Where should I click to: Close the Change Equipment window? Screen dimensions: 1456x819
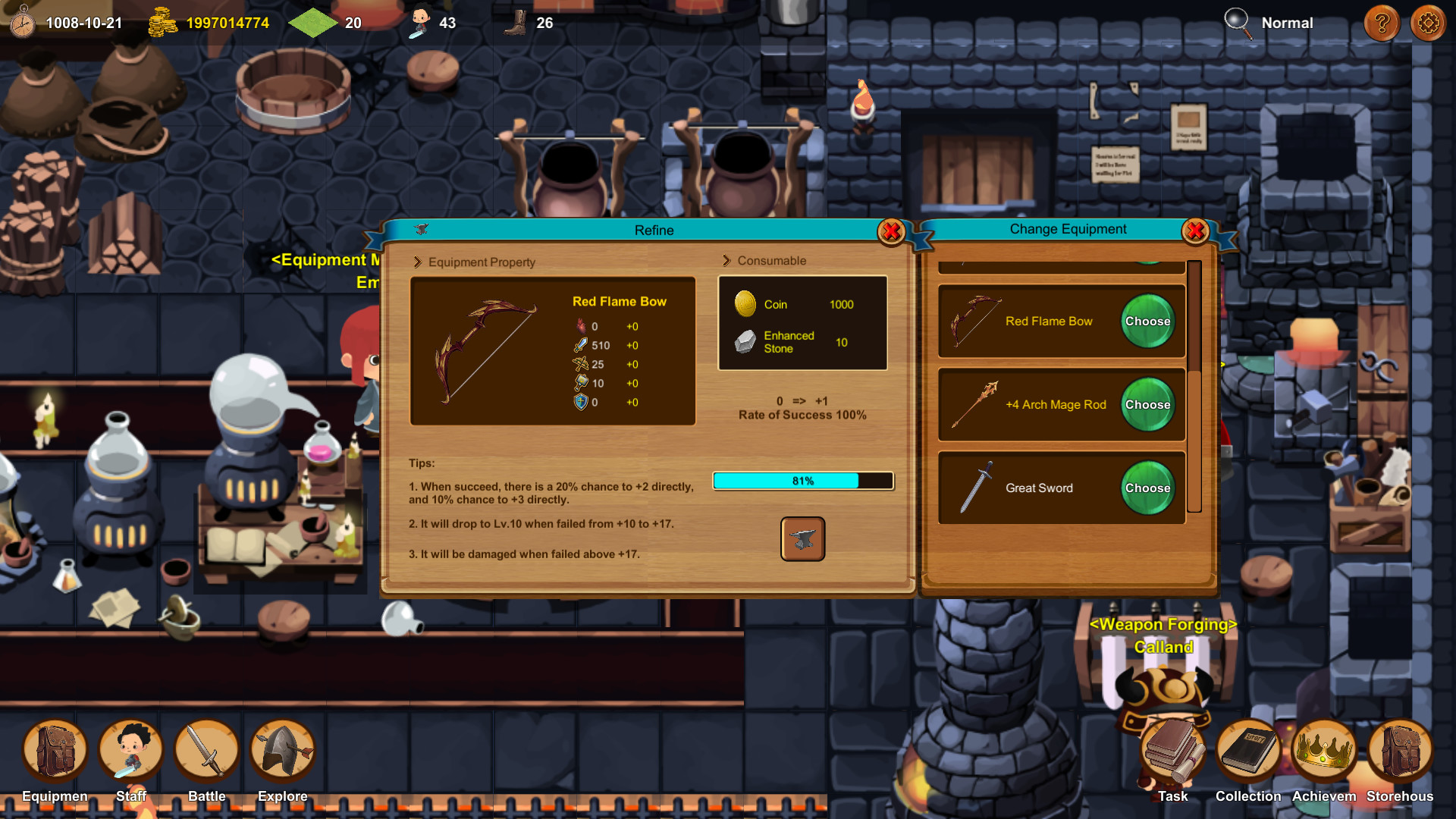point(1196,231)
